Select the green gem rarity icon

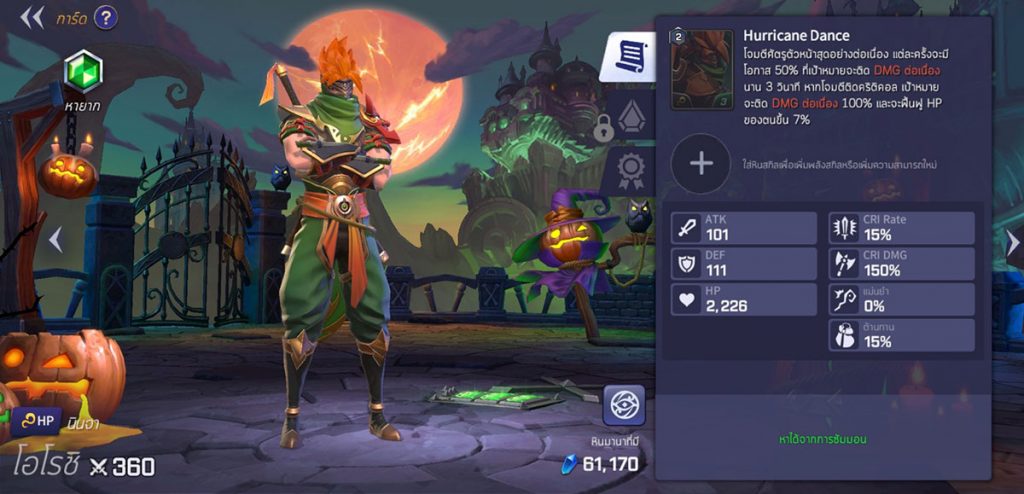[x=83, y=71]
